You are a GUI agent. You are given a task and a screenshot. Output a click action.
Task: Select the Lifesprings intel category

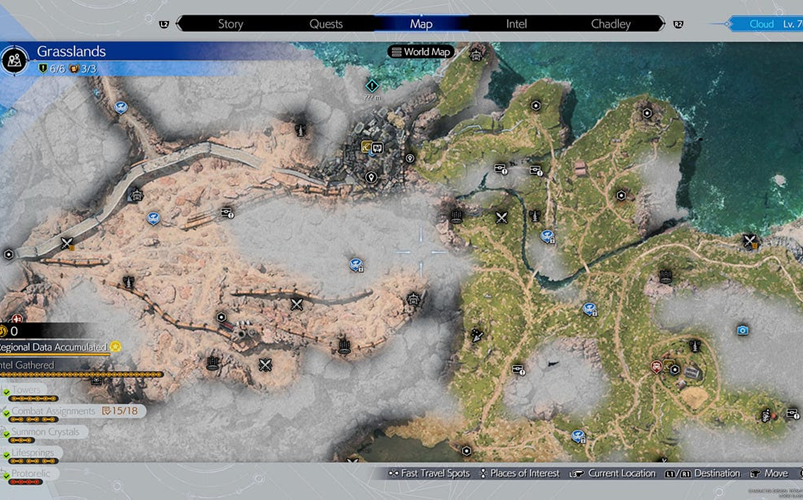click(35, 452)
